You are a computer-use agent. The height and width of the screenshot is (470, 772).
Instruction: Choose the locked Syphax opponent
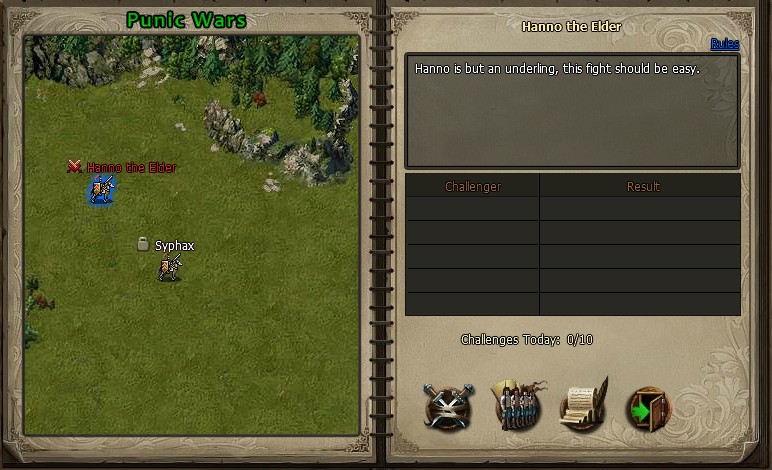click(170, 266)
